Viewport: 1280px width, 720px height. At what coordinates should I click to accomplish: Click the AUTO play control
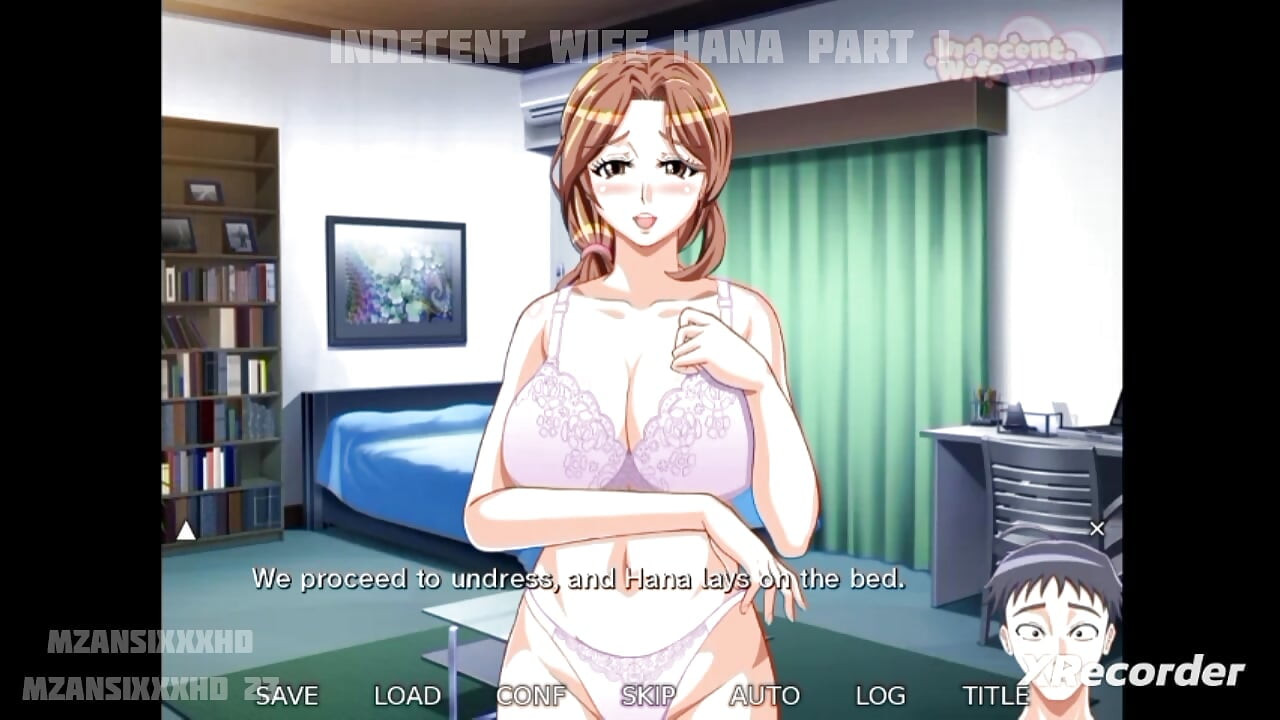click(x=766, y=694)
